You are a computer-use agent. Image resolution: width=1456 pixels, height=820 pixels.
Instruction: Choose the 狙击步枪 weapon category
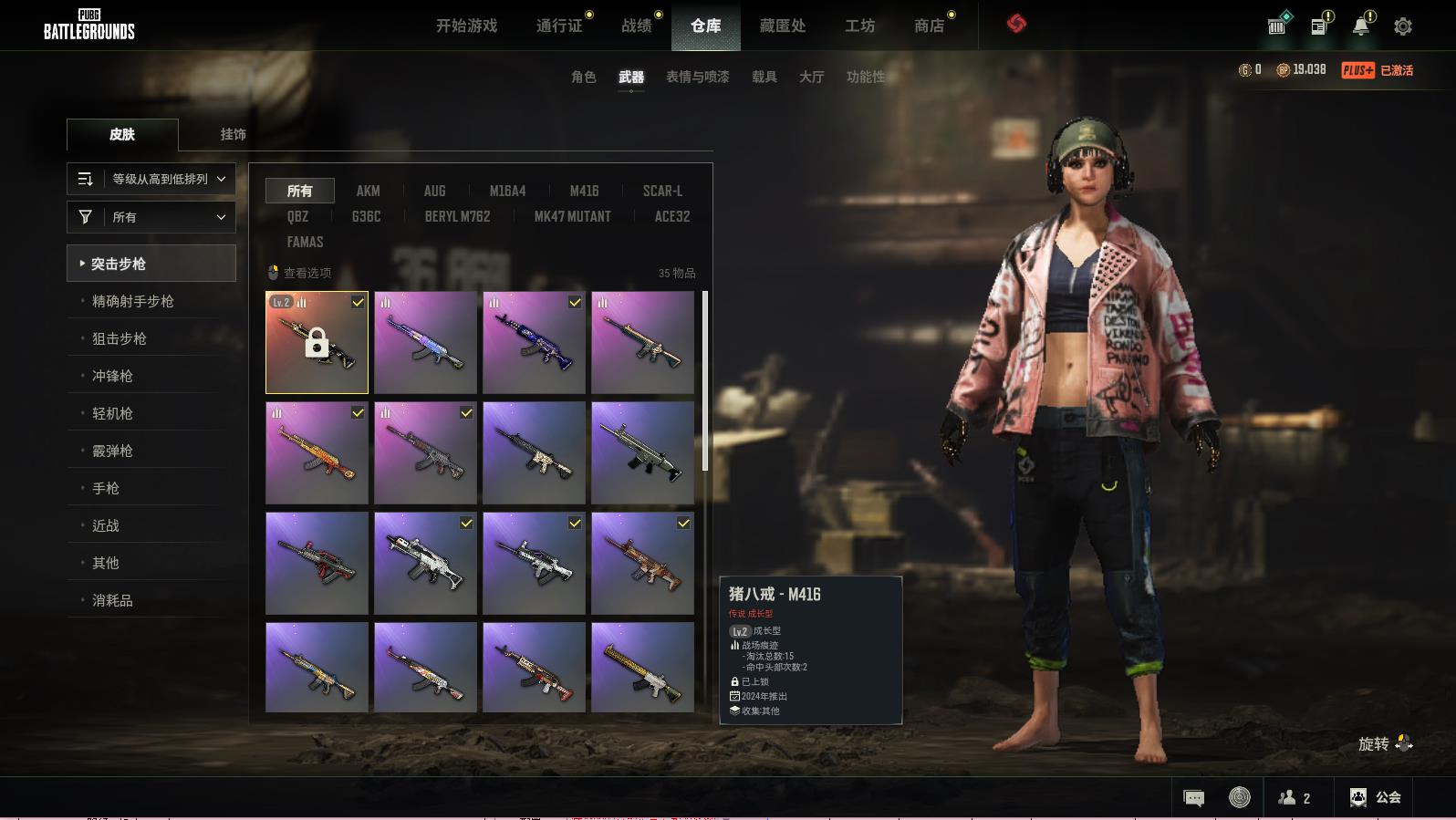click(119, 338)
